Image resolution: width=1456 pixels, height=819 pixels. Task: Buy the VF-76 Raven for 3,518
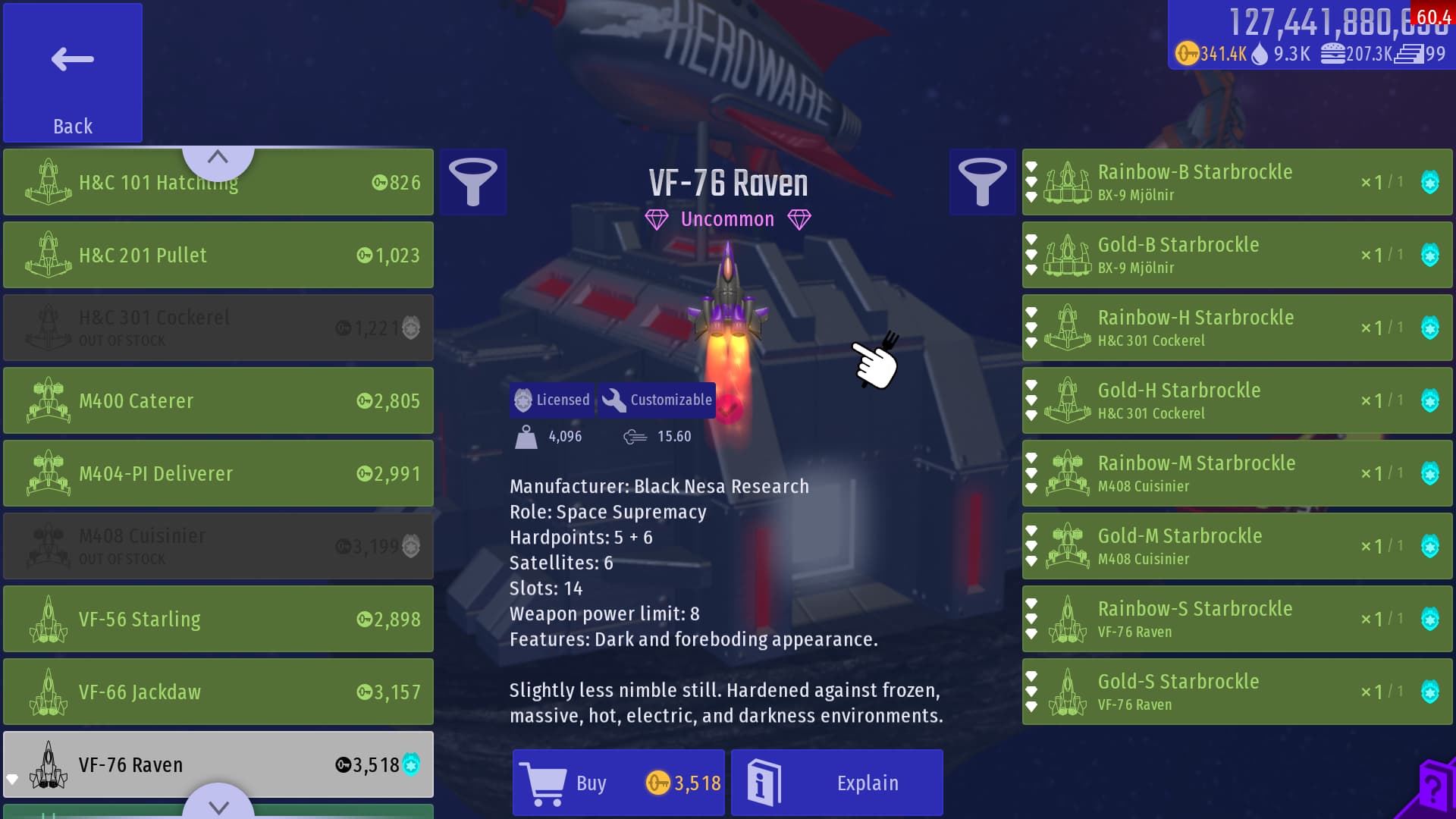[618, 783]
